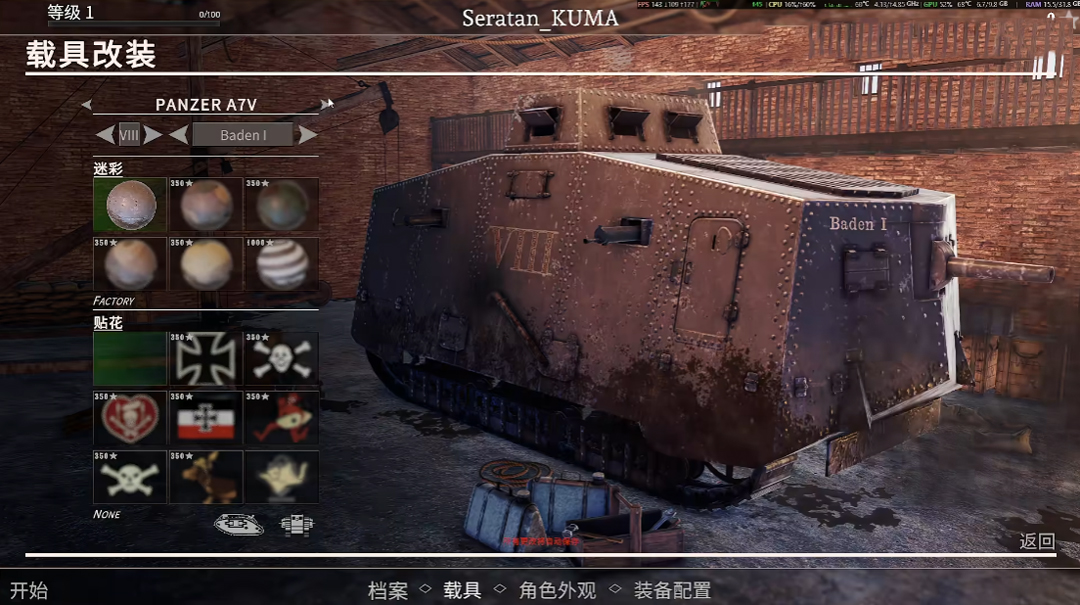Click the left arrow beside numeral VIII
The width and height of the screenshot is (1080, 605).
pos(105,135)
